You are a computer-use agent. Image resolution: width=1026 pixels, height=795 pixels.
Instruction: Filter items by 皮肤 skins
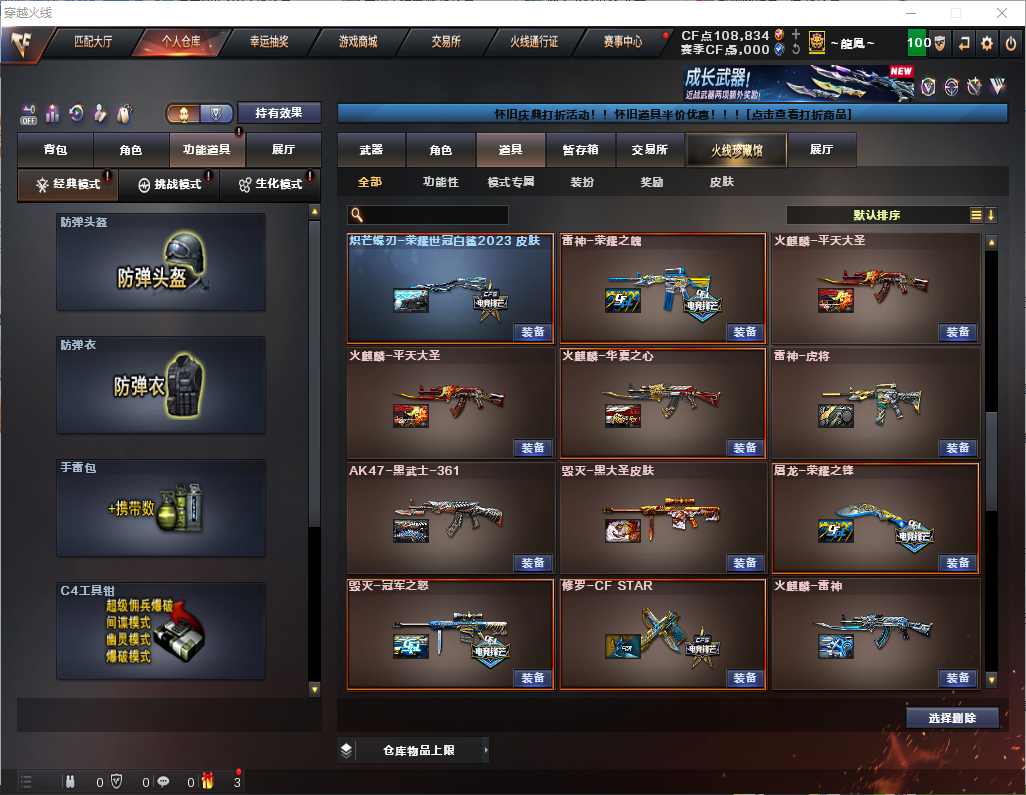point(721,182)
